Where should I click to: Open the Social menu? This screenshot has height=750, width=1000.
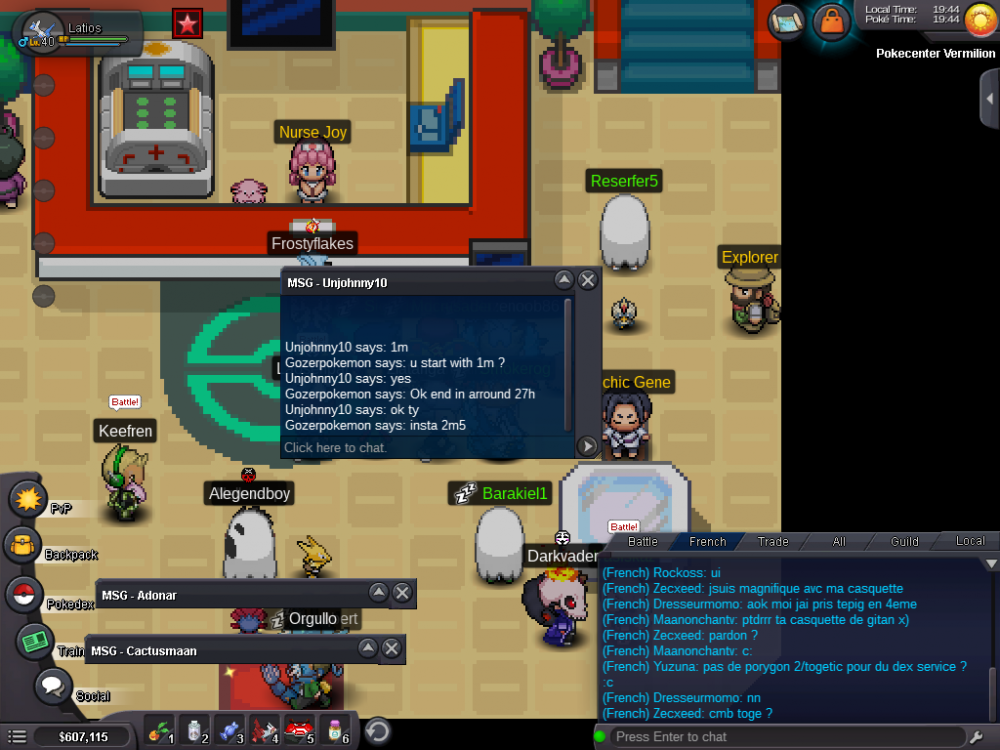[53, 688]
